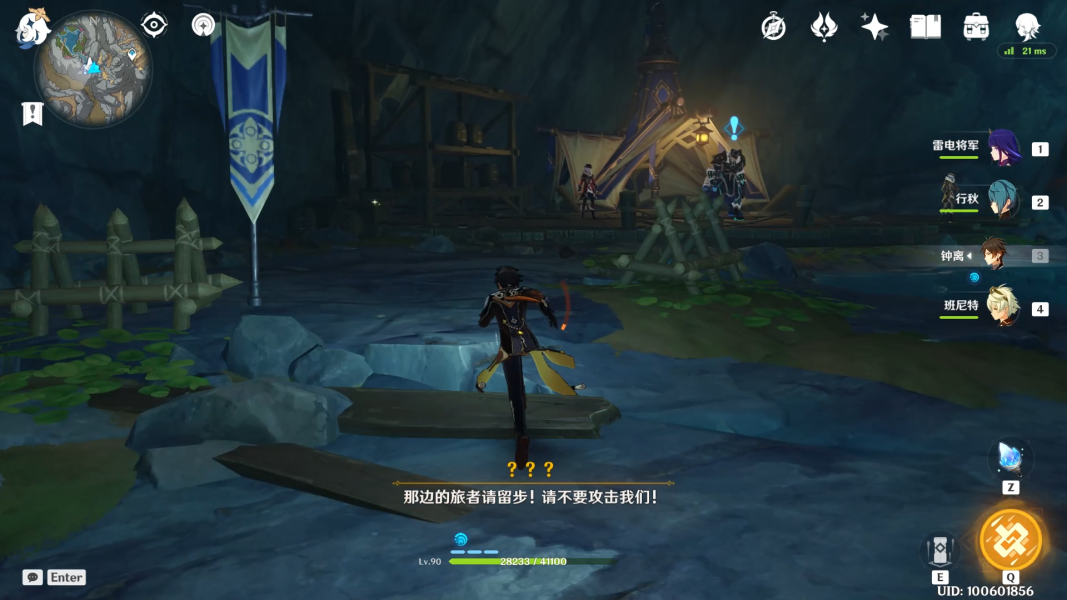Open the four-pointed star wish icon
The width and height of the screenshot is (1067, 600).
click(874, 27)
